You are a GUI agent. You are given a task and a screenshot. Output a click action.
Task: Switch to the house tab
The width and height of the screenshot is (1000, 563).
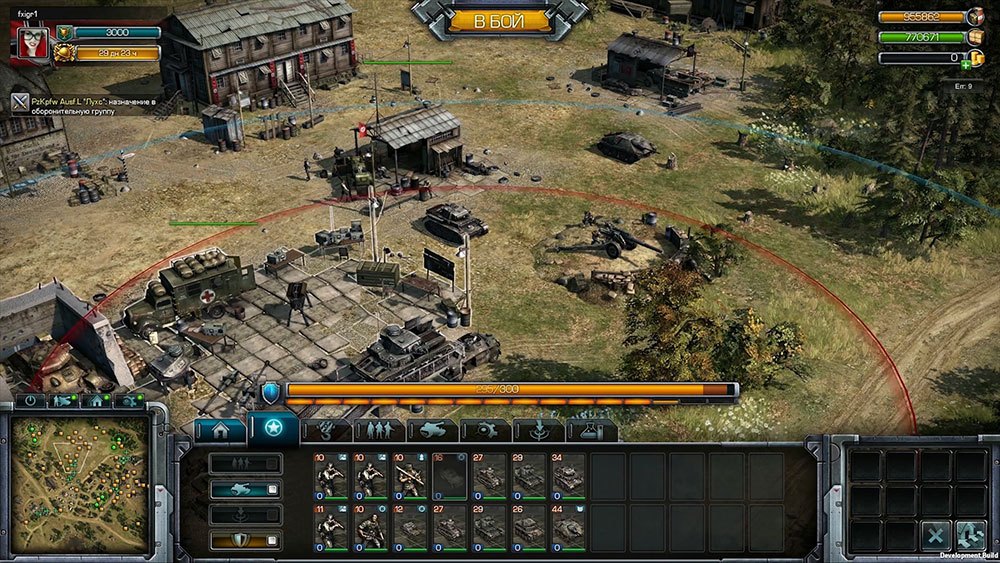pyautogui.click(x=220, y=431)
